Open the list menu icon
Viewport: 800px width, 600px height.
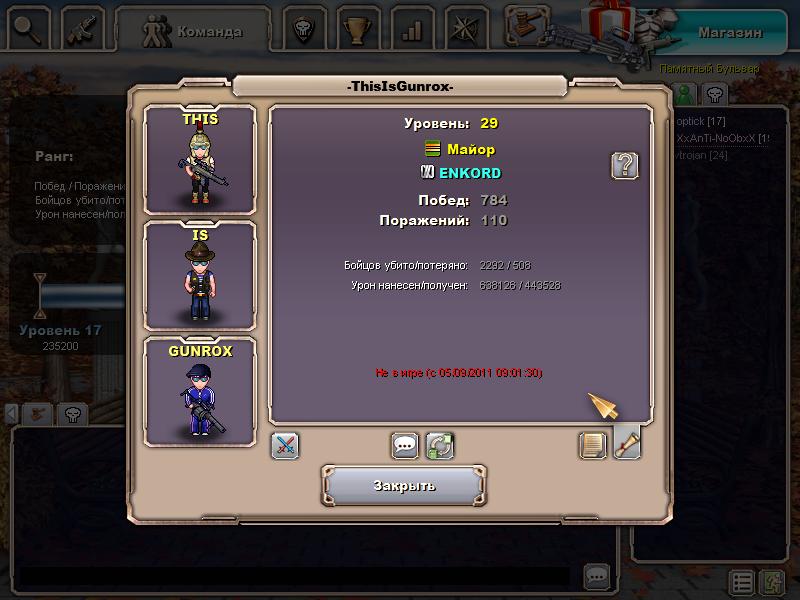click(x=741, y=581)
